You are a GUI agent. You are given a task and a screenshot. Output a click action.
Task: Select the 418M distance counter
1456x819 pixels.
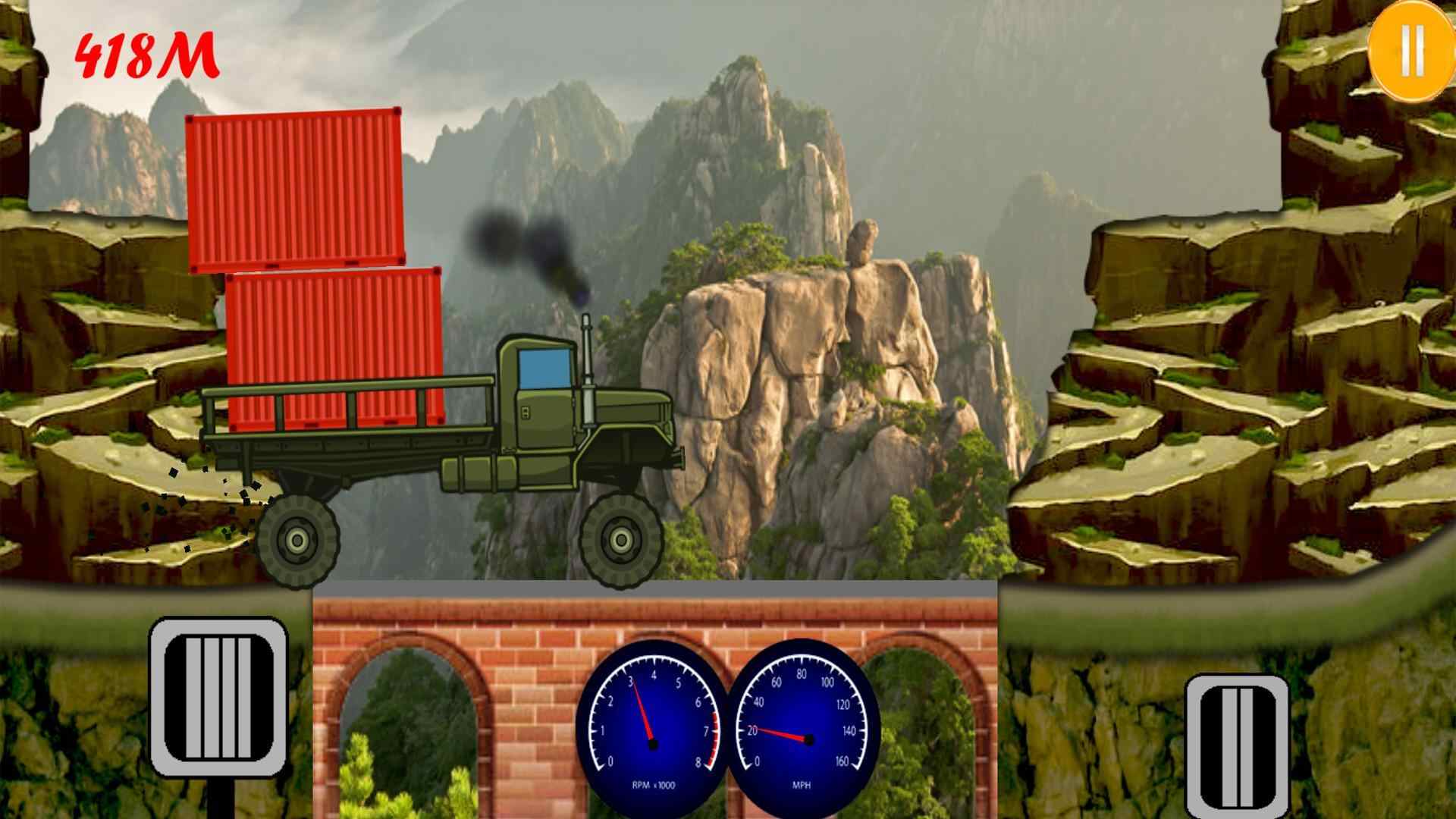point(146,55)
